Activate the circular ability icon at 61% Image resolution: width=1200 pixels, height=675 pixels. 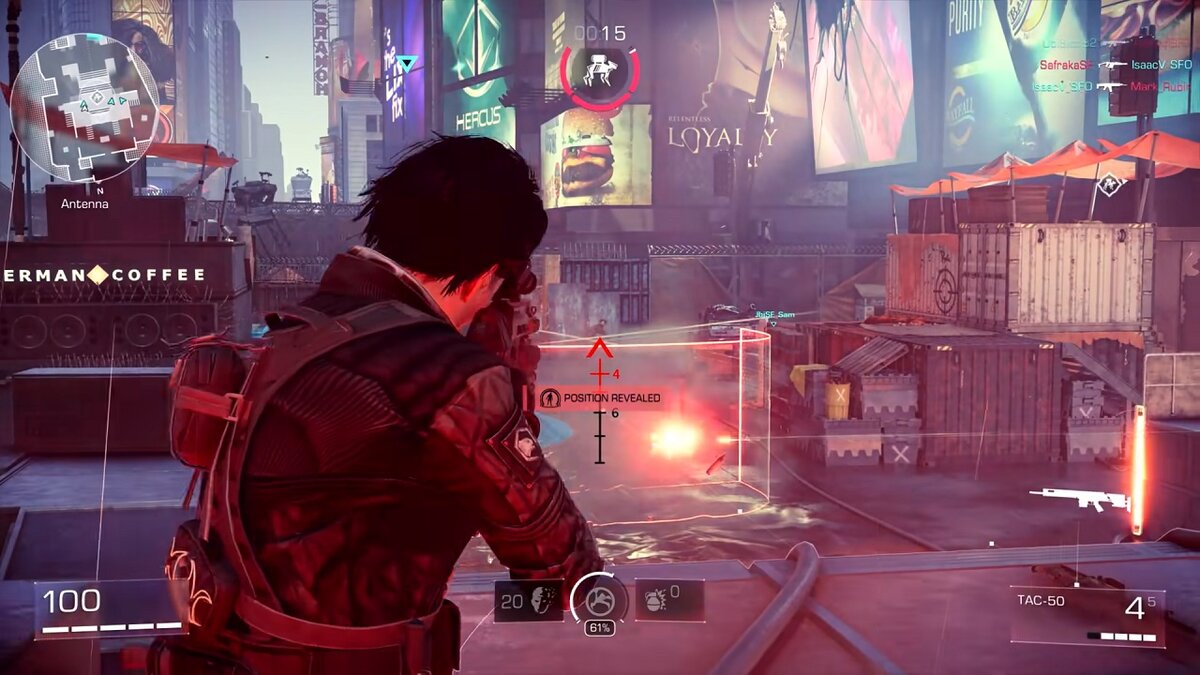pos(599,599)
